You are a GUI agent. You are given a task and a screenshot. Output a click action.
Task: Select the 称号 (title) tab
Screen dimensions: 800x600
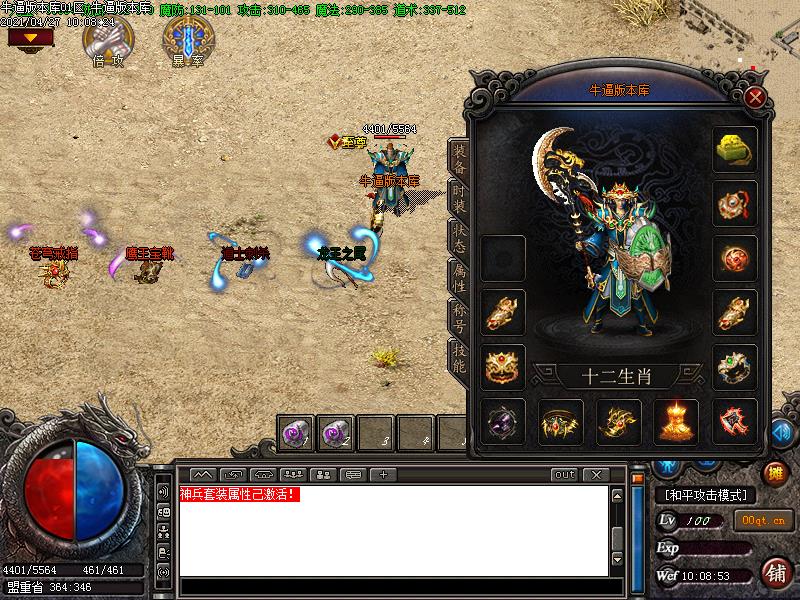tap(459, 317)
